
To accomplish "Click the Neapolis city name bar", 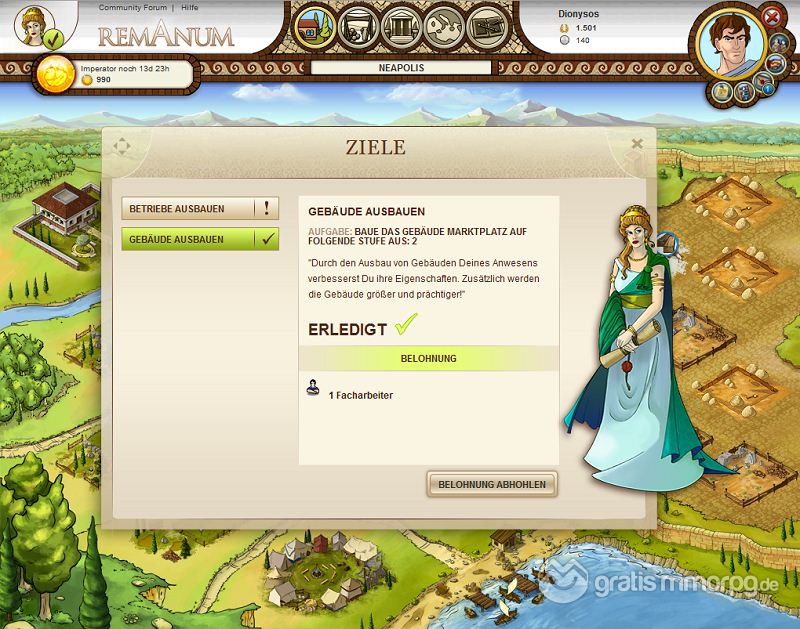I will (401, 68).
